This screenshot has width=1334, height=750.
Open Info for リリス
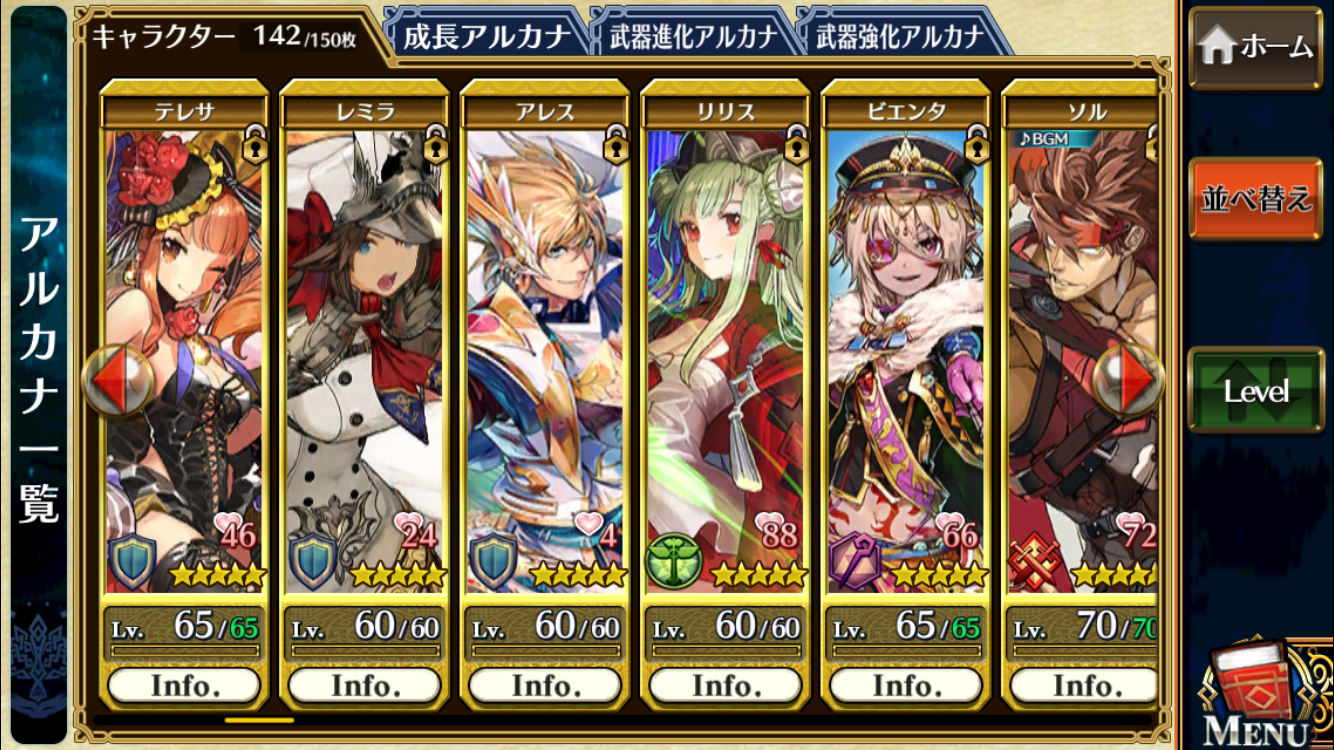pos(725,685)
